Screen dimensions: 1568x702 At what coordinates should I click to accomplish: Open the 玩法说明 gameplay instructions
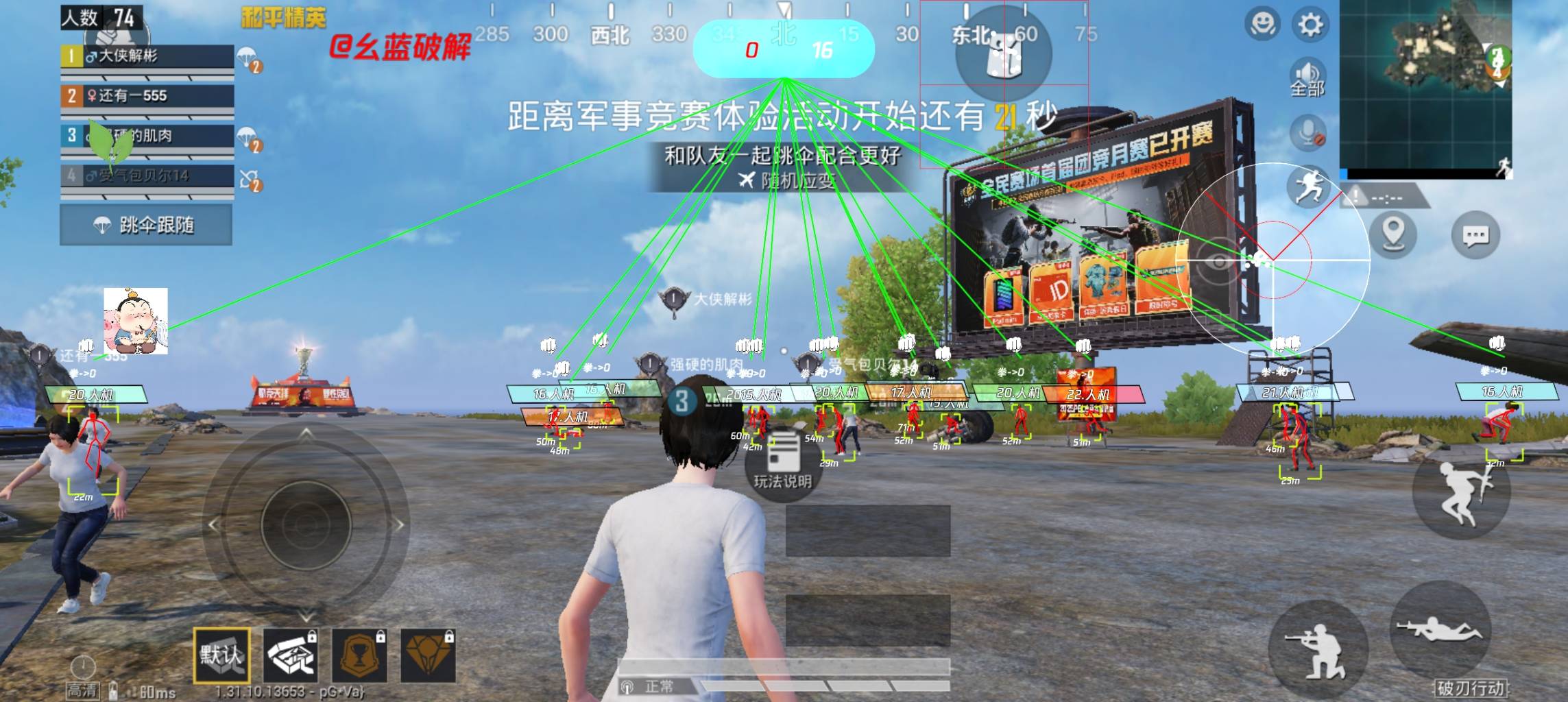click(x=782, y=460)
